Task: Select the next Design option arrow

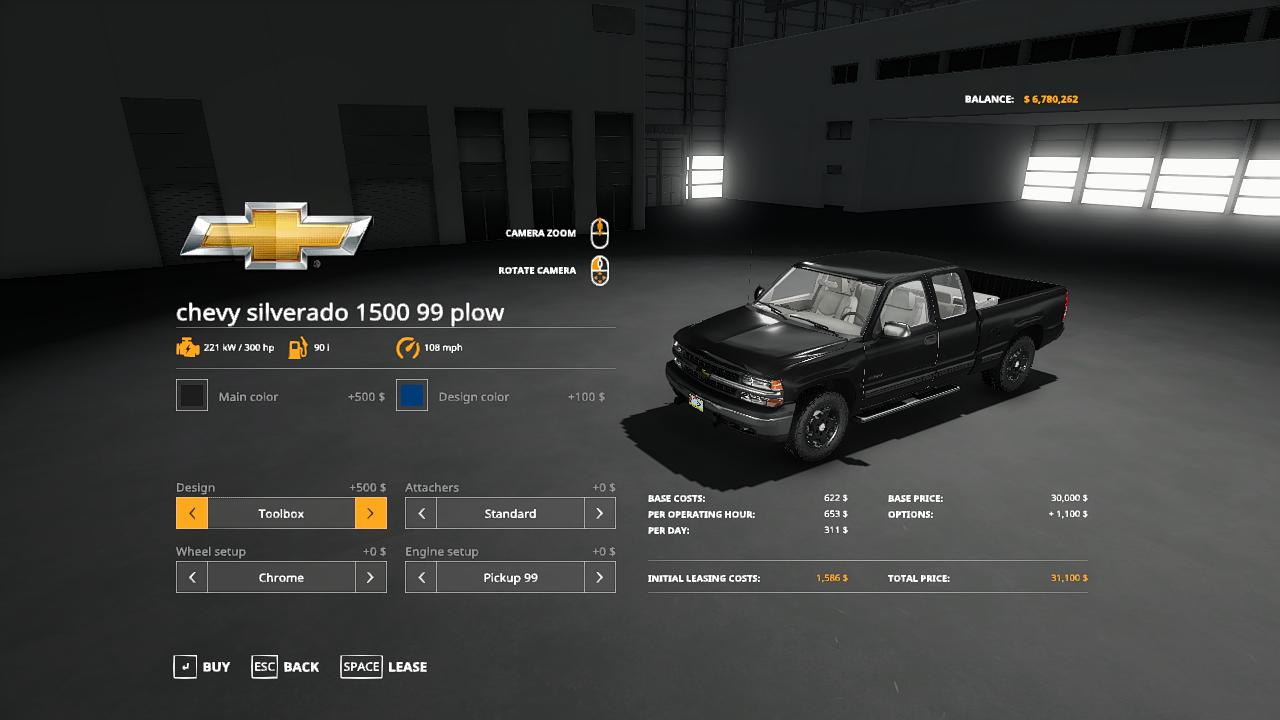Action: coord(371,514)
